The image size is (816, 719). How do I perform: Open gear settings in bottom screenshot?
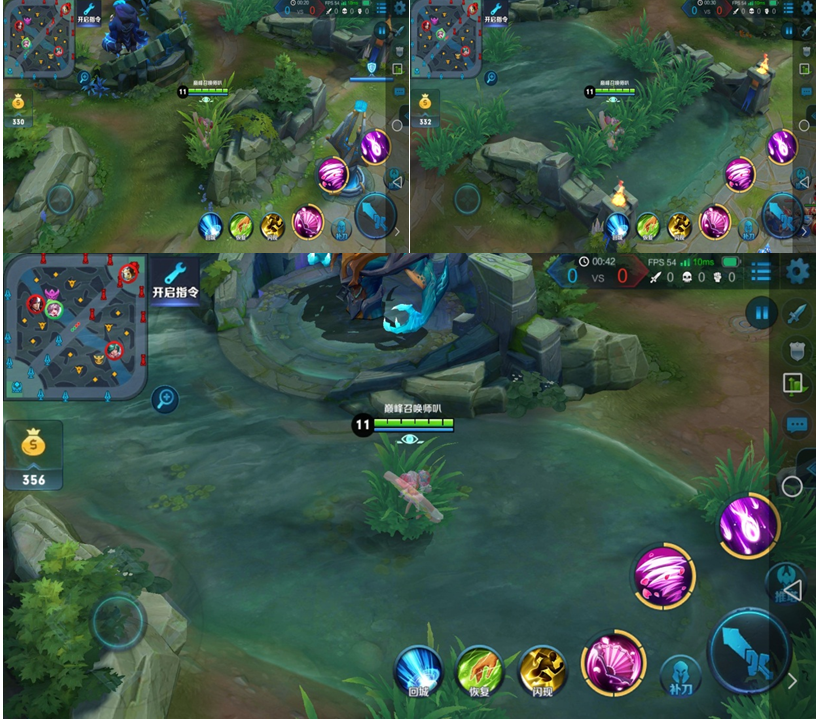pos(797,271)
